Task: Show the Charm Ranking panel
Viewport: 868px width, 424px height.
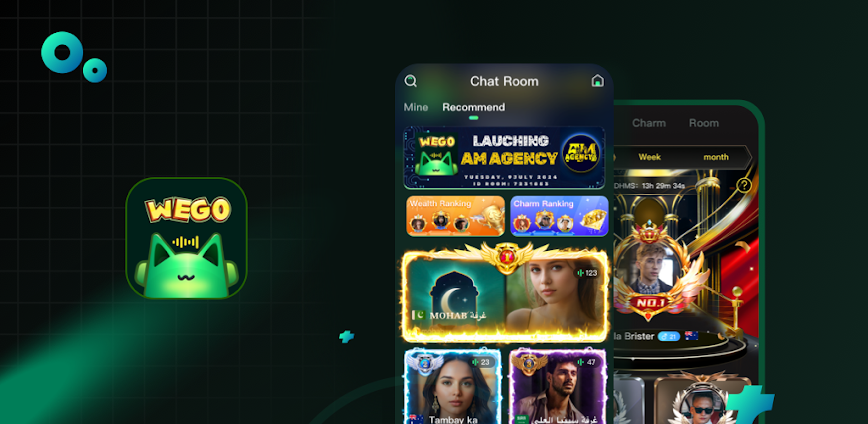Action: tap(559, 215)
